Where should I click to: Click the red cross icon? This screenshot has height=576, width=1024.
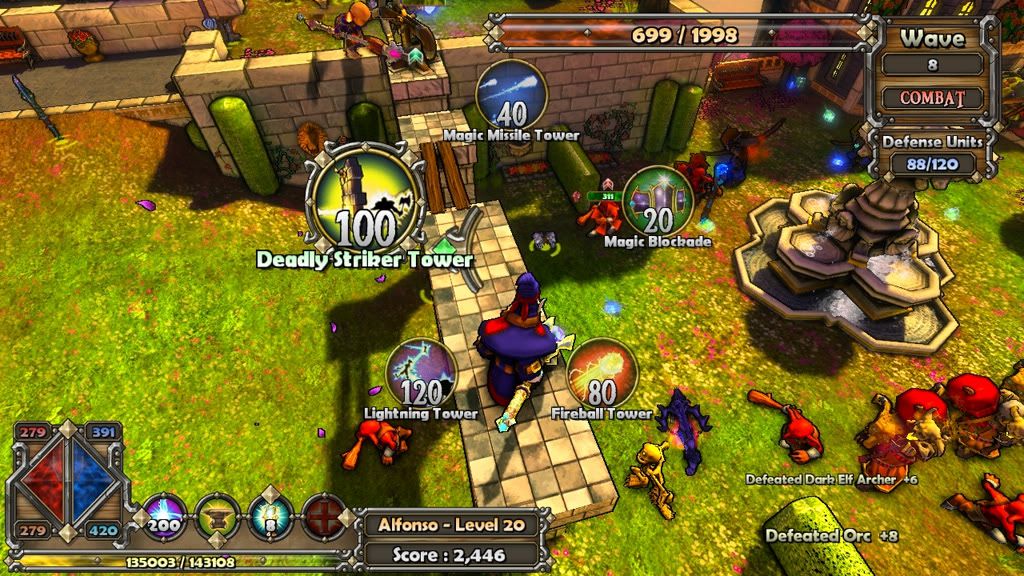coord(323,516)
